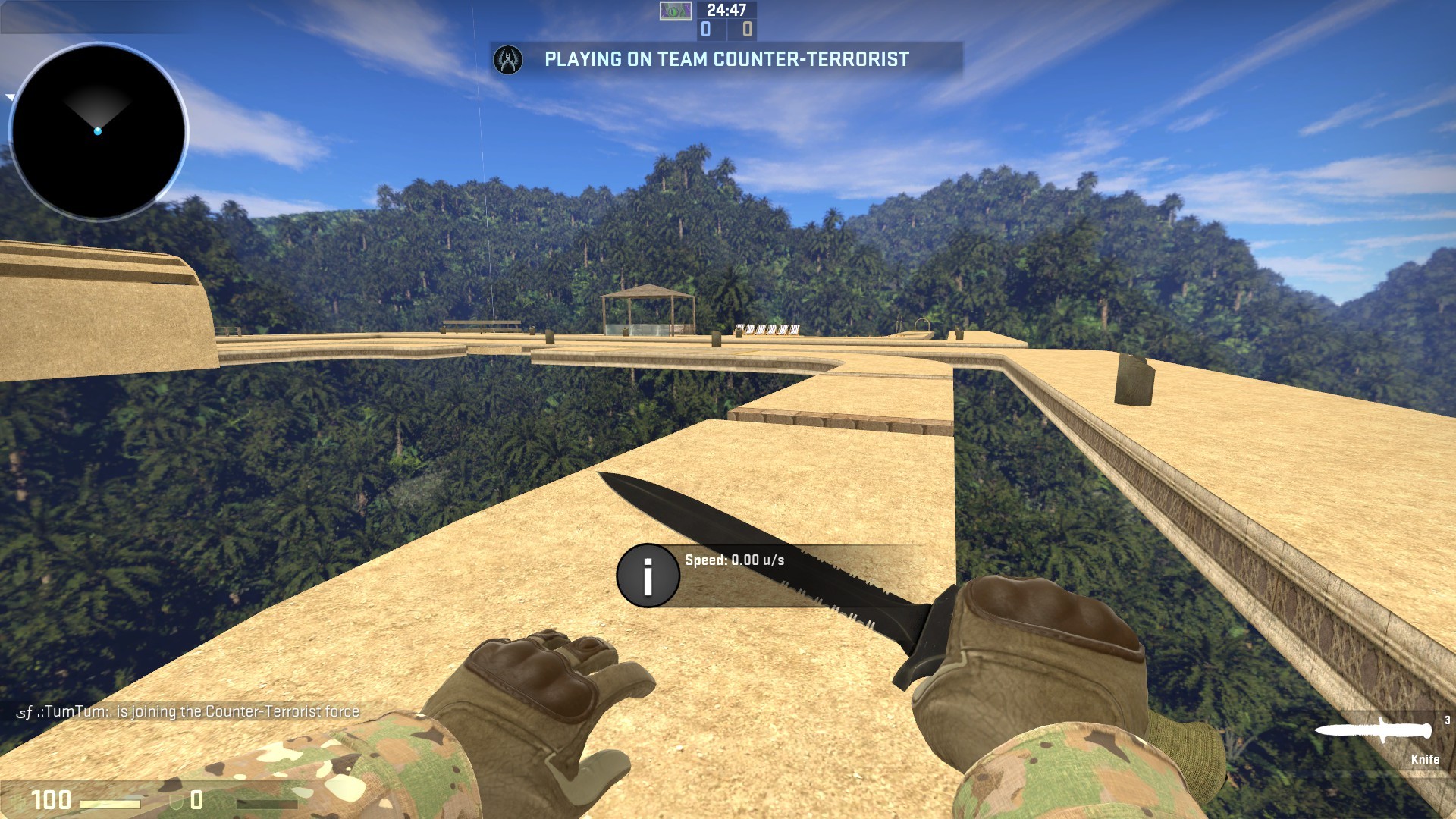Click the armor shield icon in the HUD
Image resolution: width=1456 pixels, height=819 pixels.
[x=175, y=799]
